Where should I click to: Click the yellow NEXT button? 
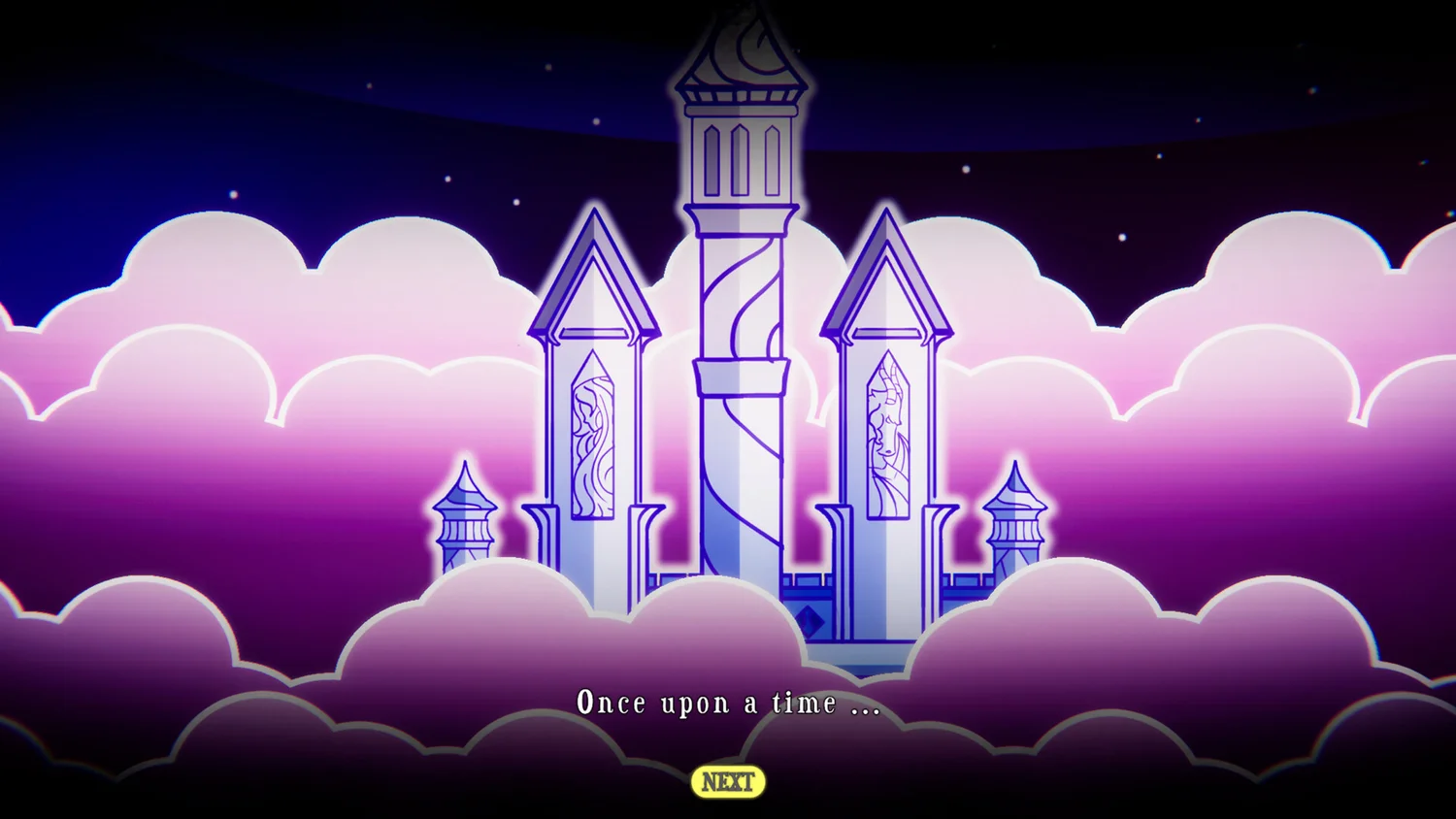pos(728,782)
